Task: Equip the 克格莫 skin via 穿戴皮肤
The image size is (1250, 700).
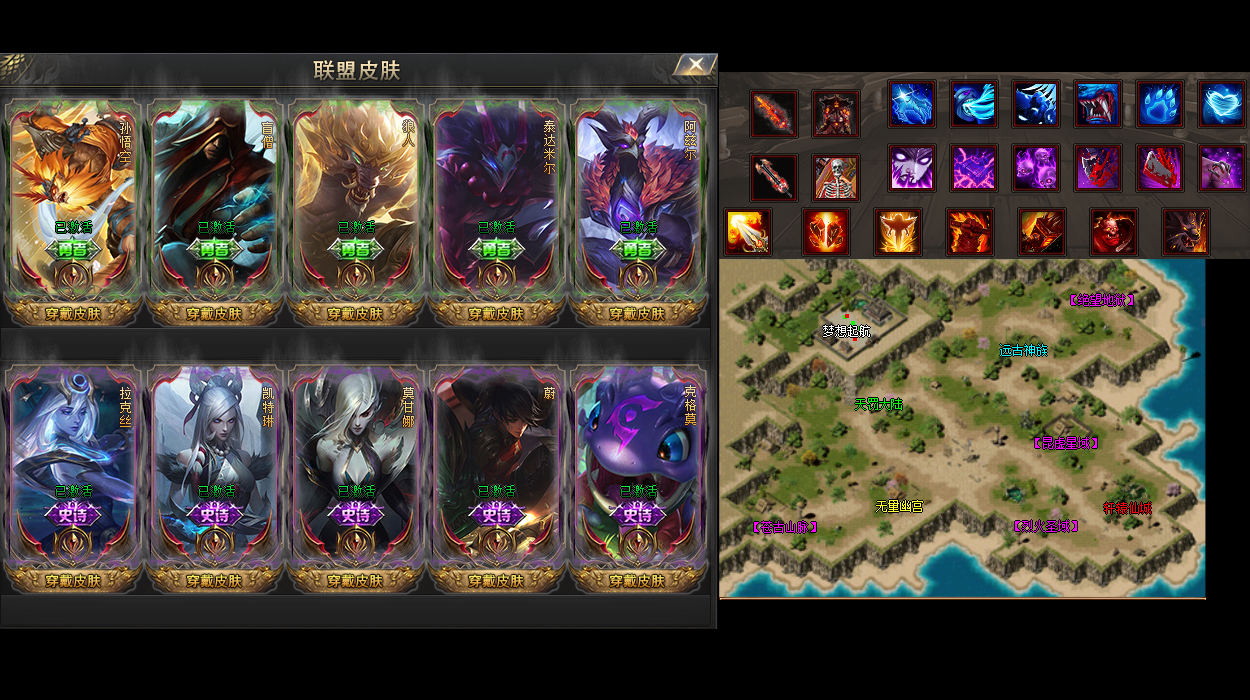Action: (x=637, y=580)
